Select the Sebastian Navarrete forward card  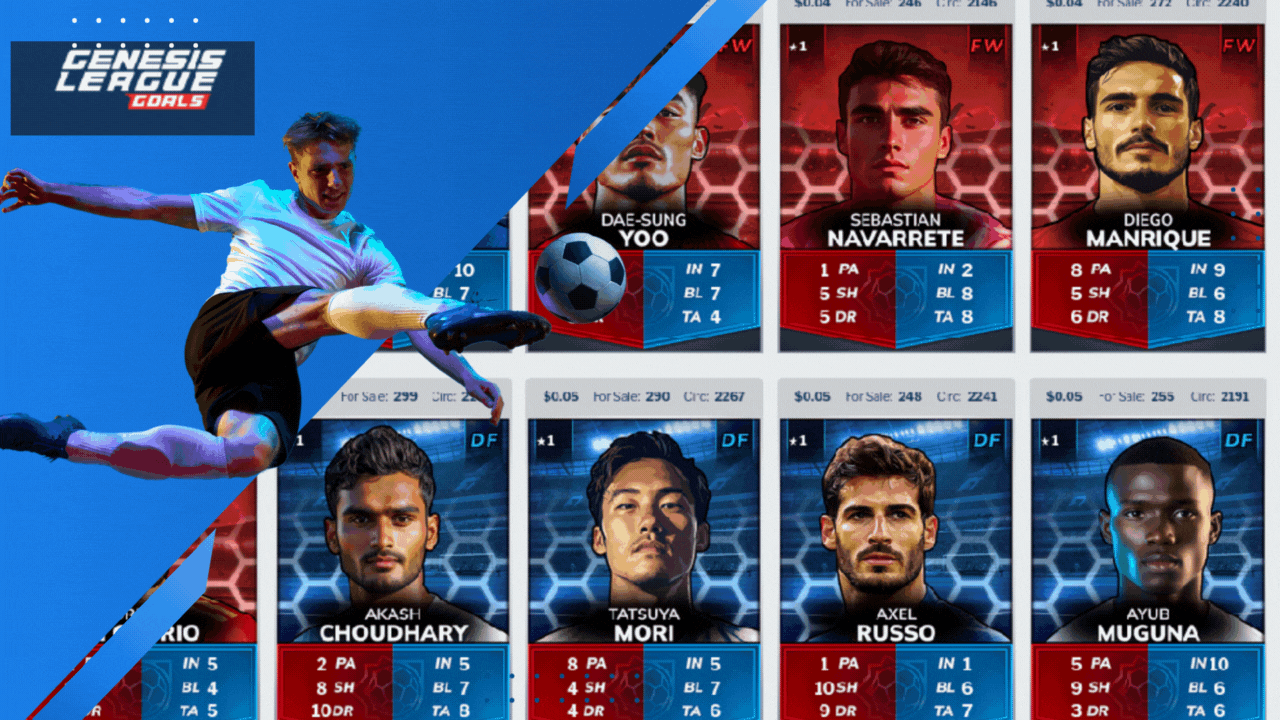(x=895, y=180)
